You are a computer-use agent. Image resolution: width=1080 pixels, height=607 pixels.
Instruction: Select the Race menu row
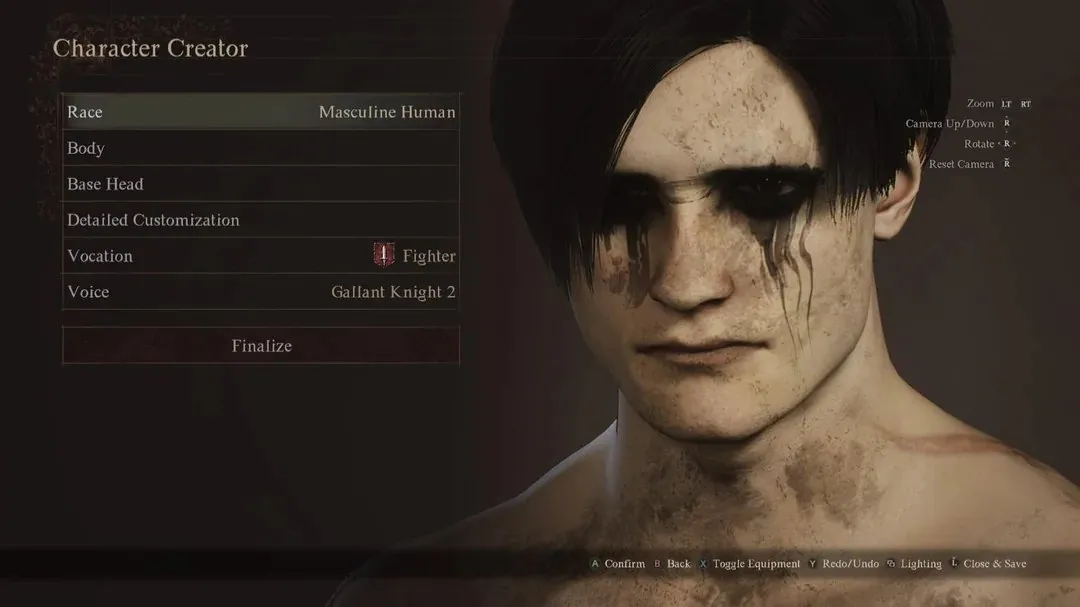(260, 112)
